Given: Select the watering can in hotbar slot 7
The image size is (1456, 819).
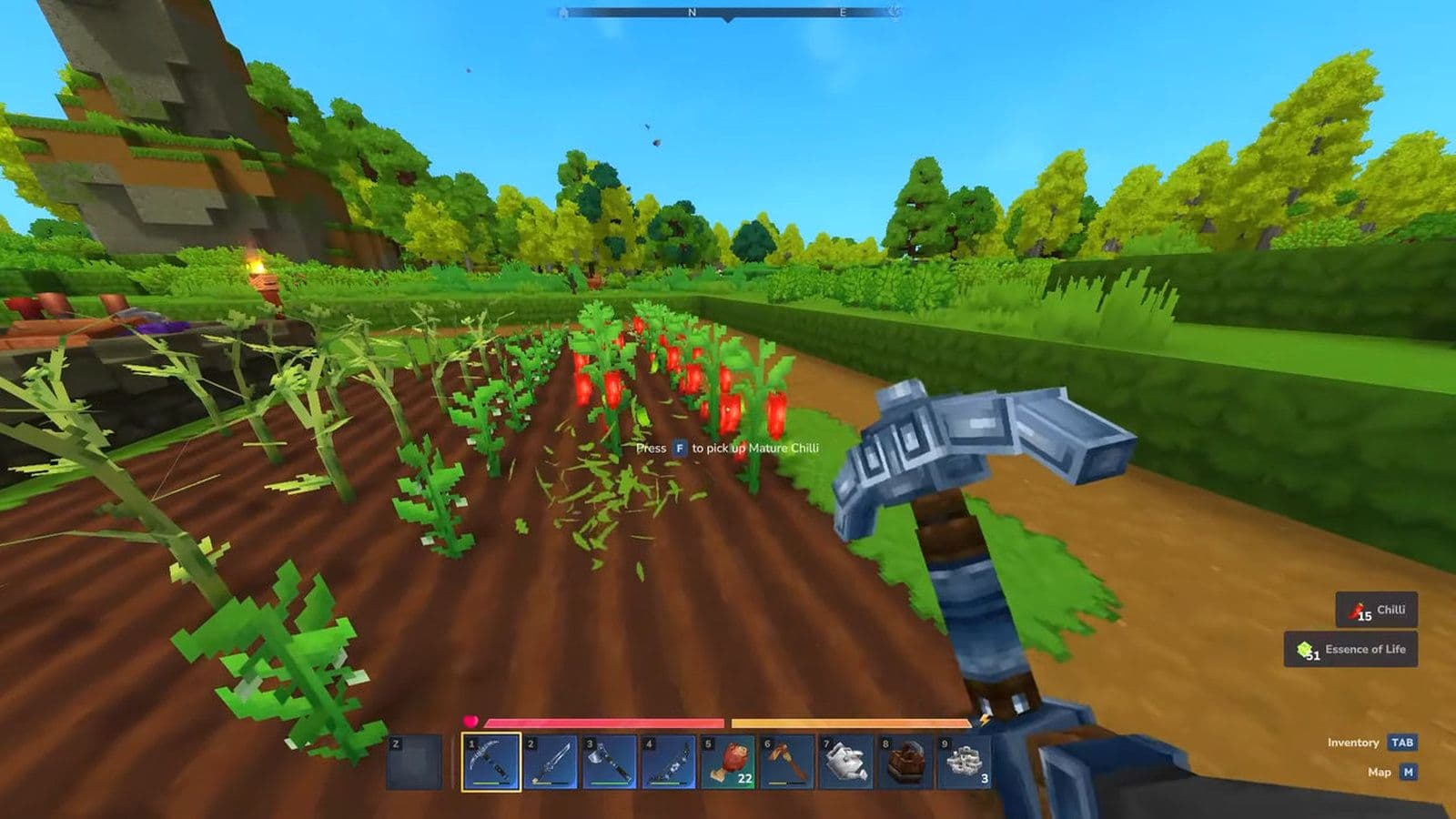Looking at the screenshot, I should point(846,764).
